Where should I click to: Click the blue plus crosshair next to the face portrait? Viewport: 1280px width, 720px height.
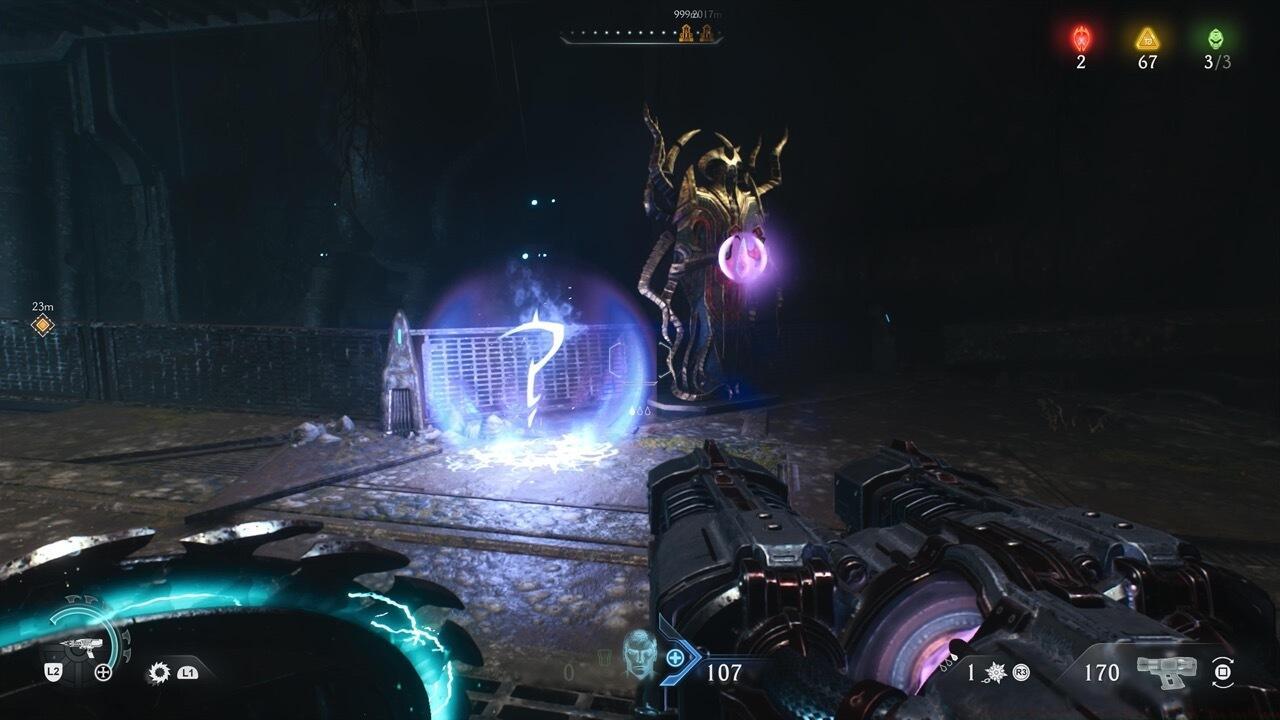pos(673,658)
